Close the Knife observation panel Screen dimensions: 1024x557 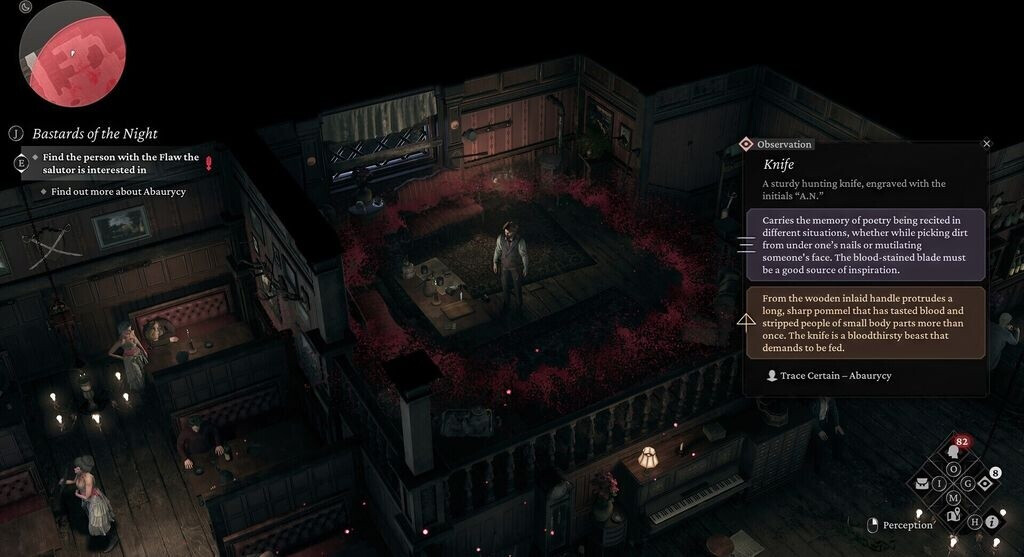tap(987, 144)
